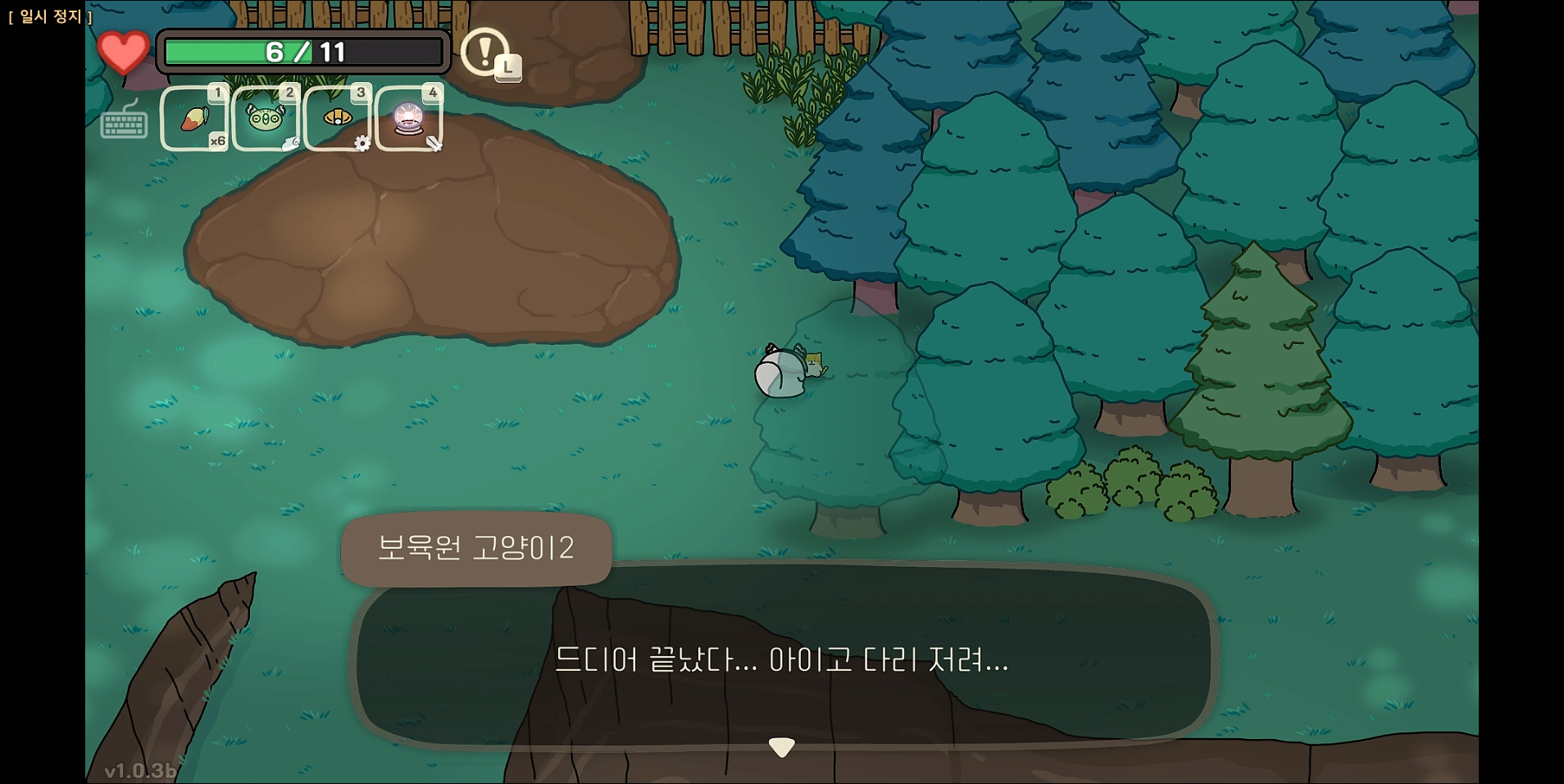The image size is (1564, 784).
Task: Expand dialogue with the down arrow chevron
Action: click(x=782, y=745)
